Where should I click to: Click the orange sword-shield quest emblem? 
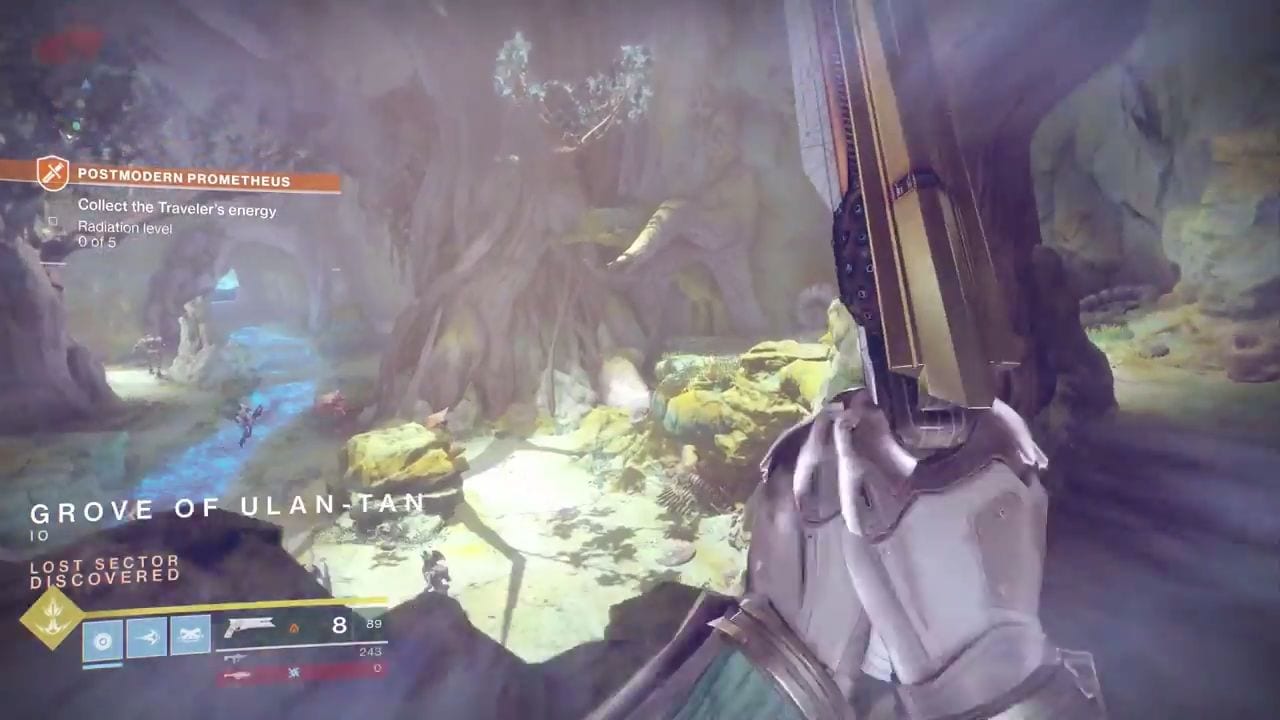(52, 174)
